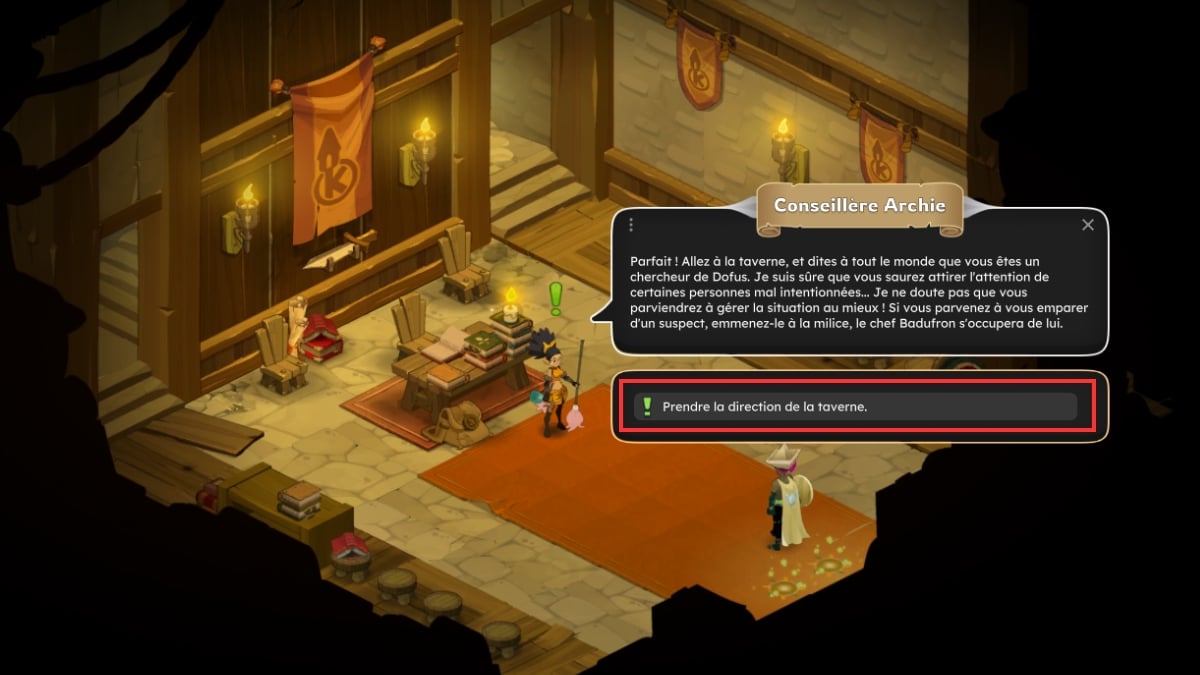Close the Conseillère Archie dialogue box
Viewport: 1200px width, 675px height.
click(1088, 225)
